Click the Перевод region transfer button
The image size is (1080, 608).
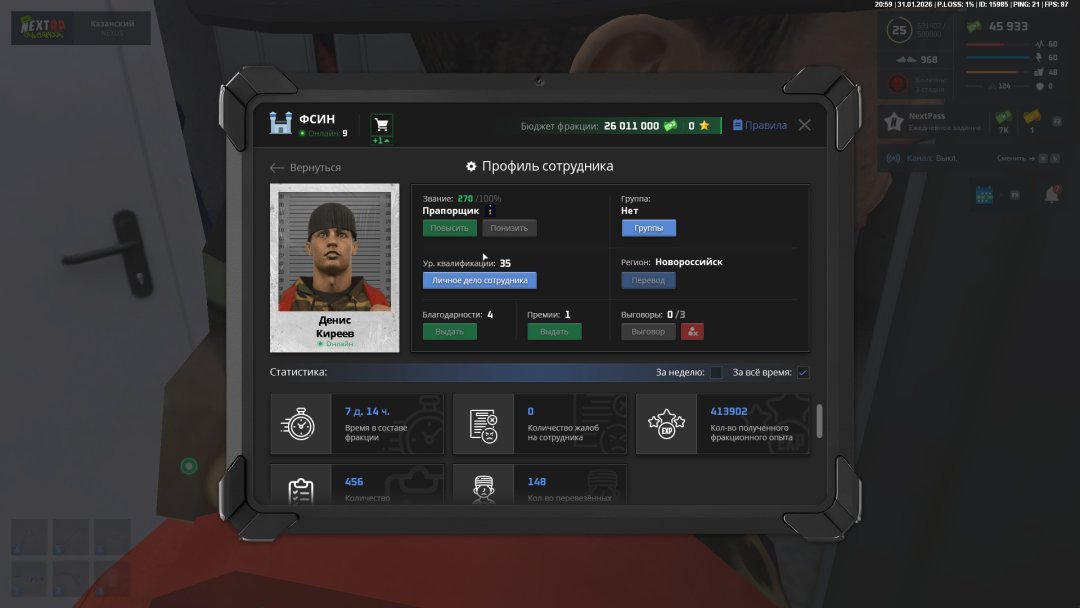(x=648, y=280)
